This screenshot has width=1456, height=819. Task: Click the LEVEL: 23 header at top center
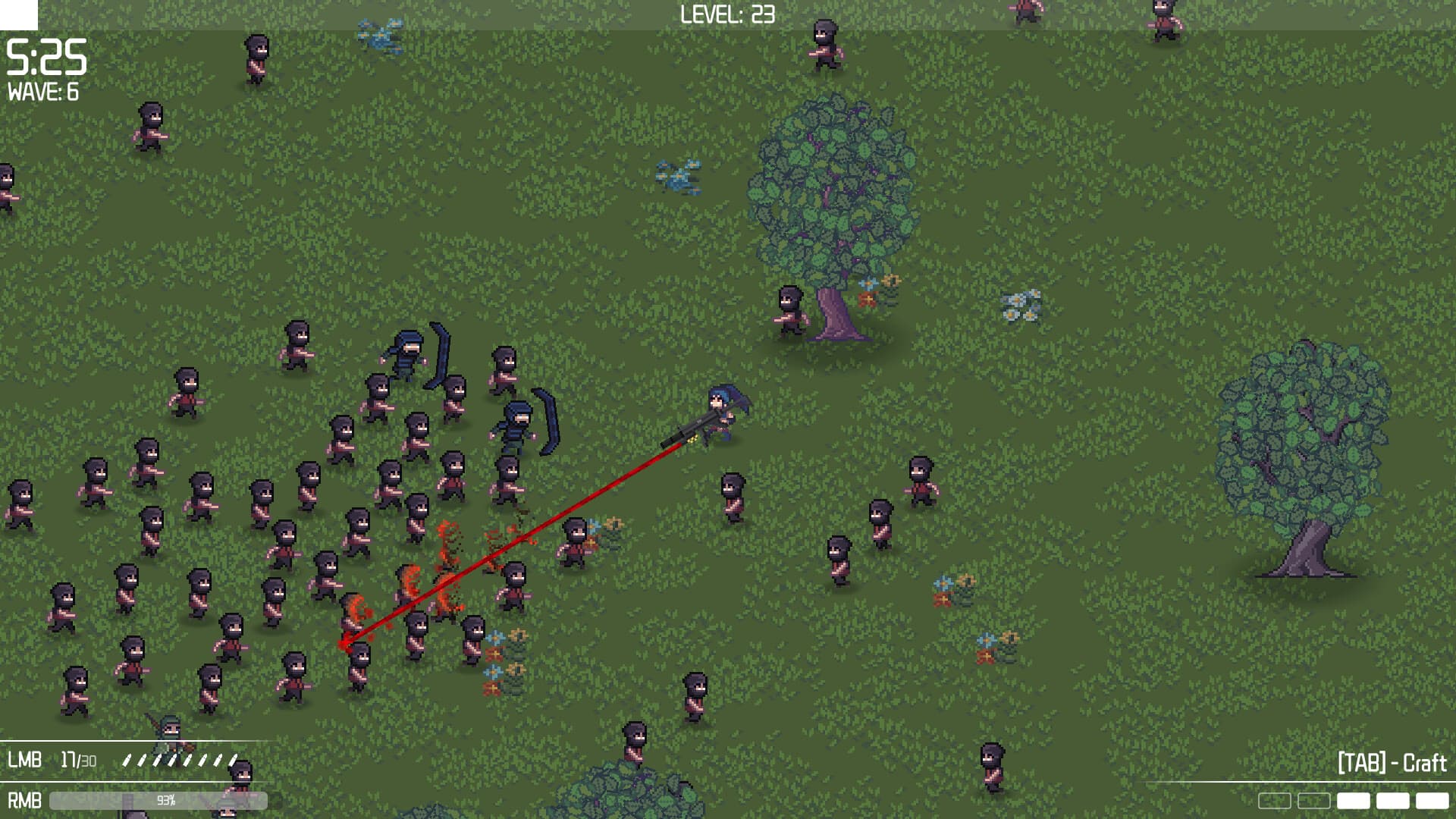(726, 13)
